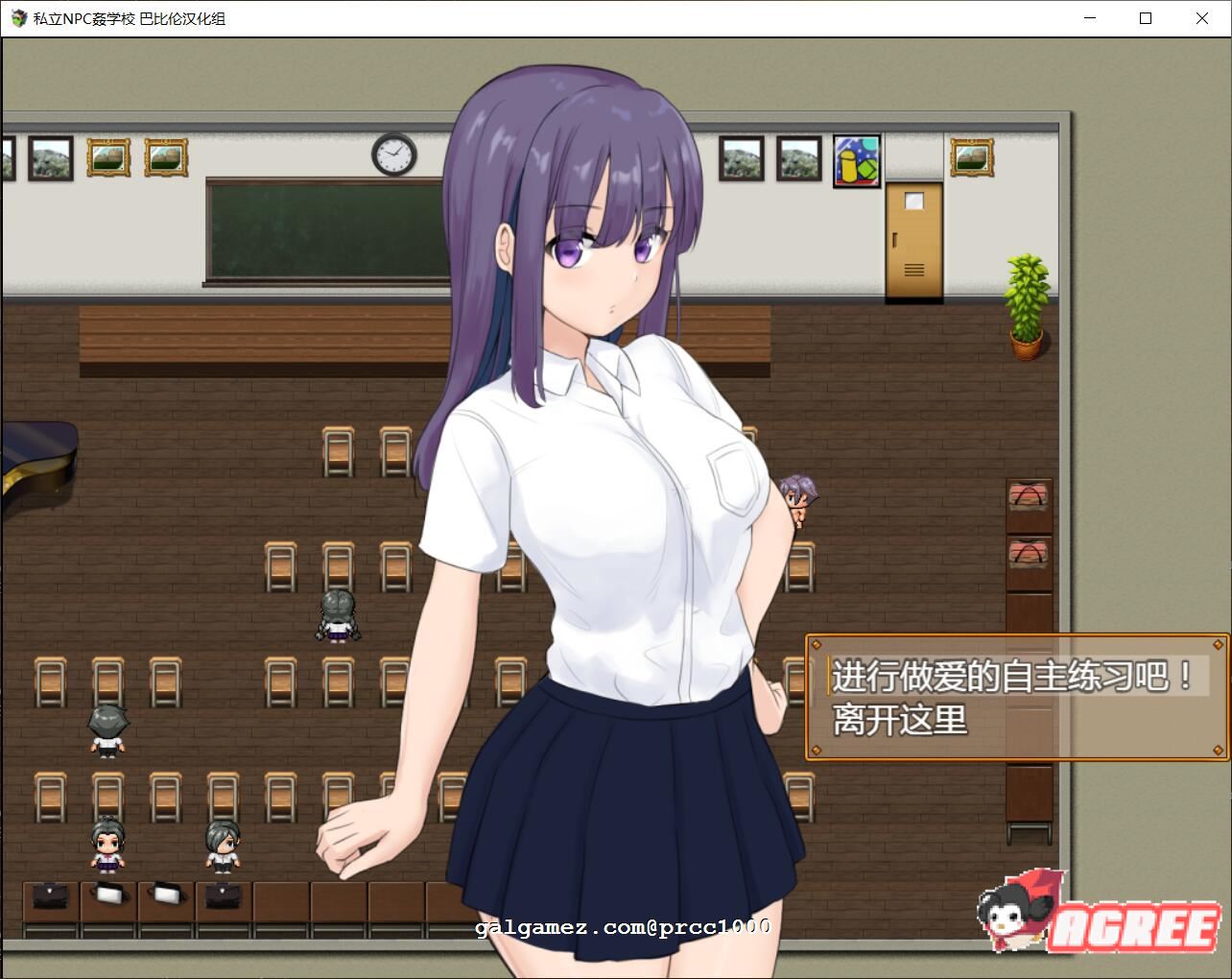Click the potted plant beside the door

point(1027,298)
